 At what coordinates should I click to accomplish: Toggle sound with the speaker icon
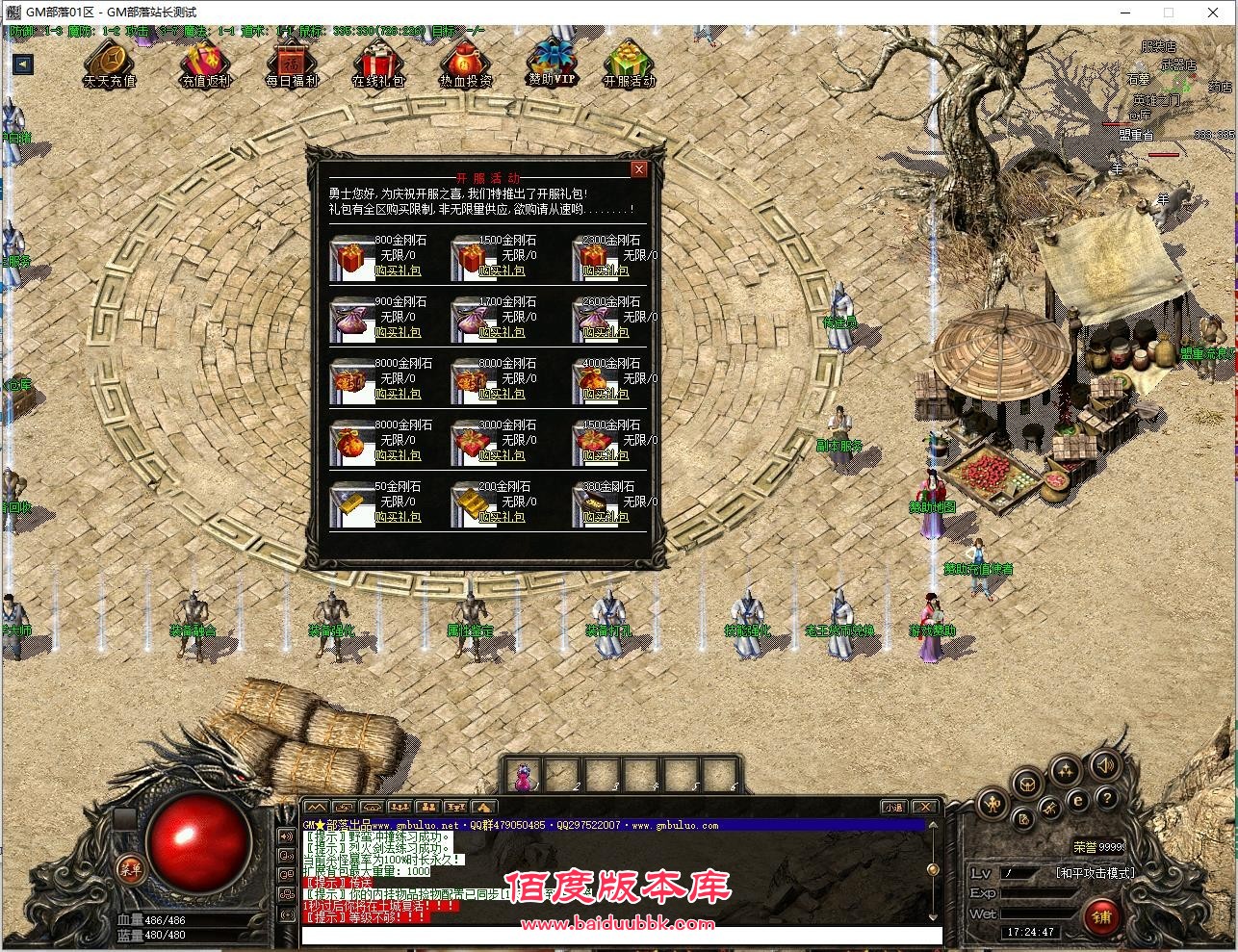1105,766
